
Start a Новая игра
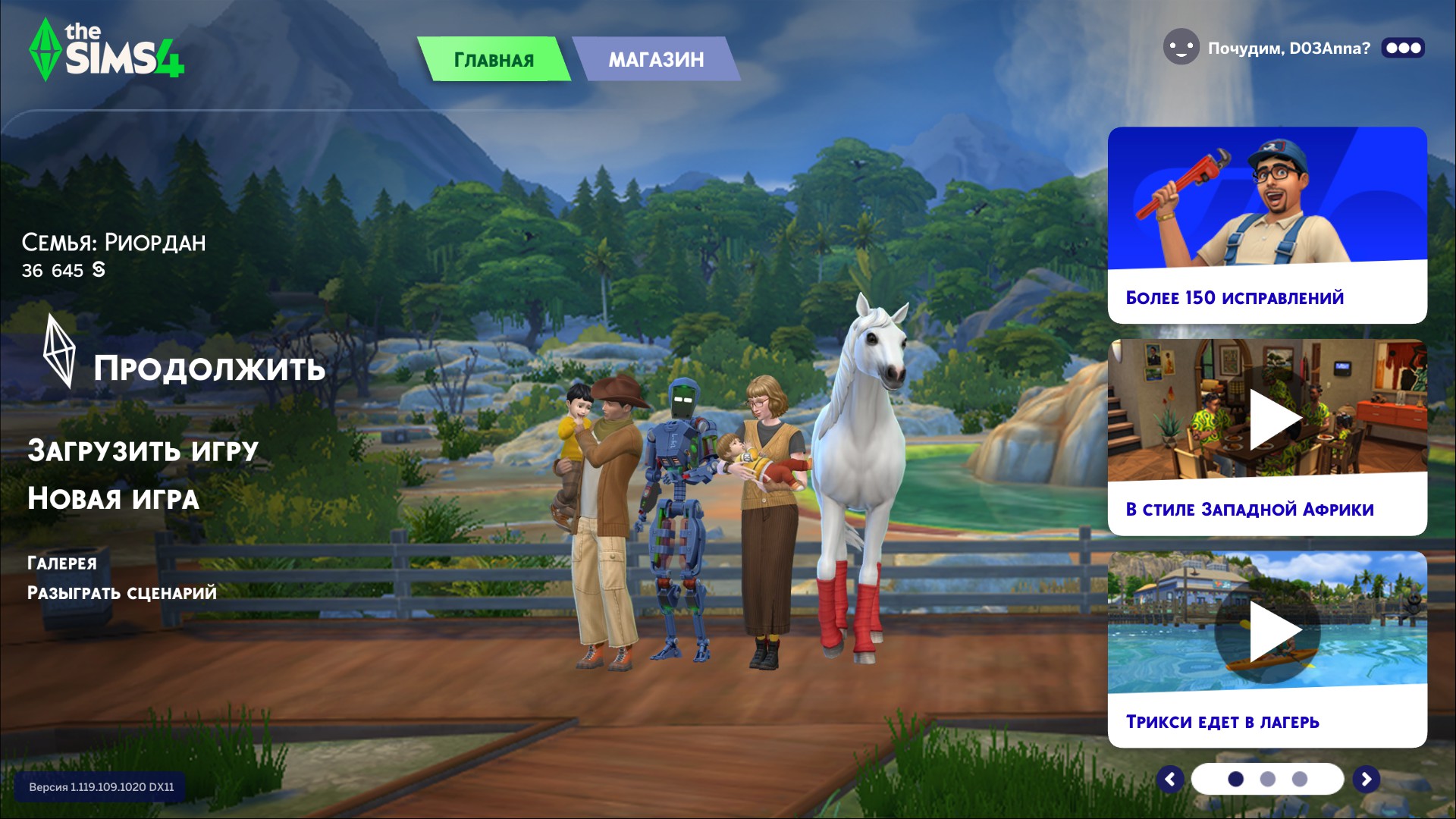coord(113,499)
